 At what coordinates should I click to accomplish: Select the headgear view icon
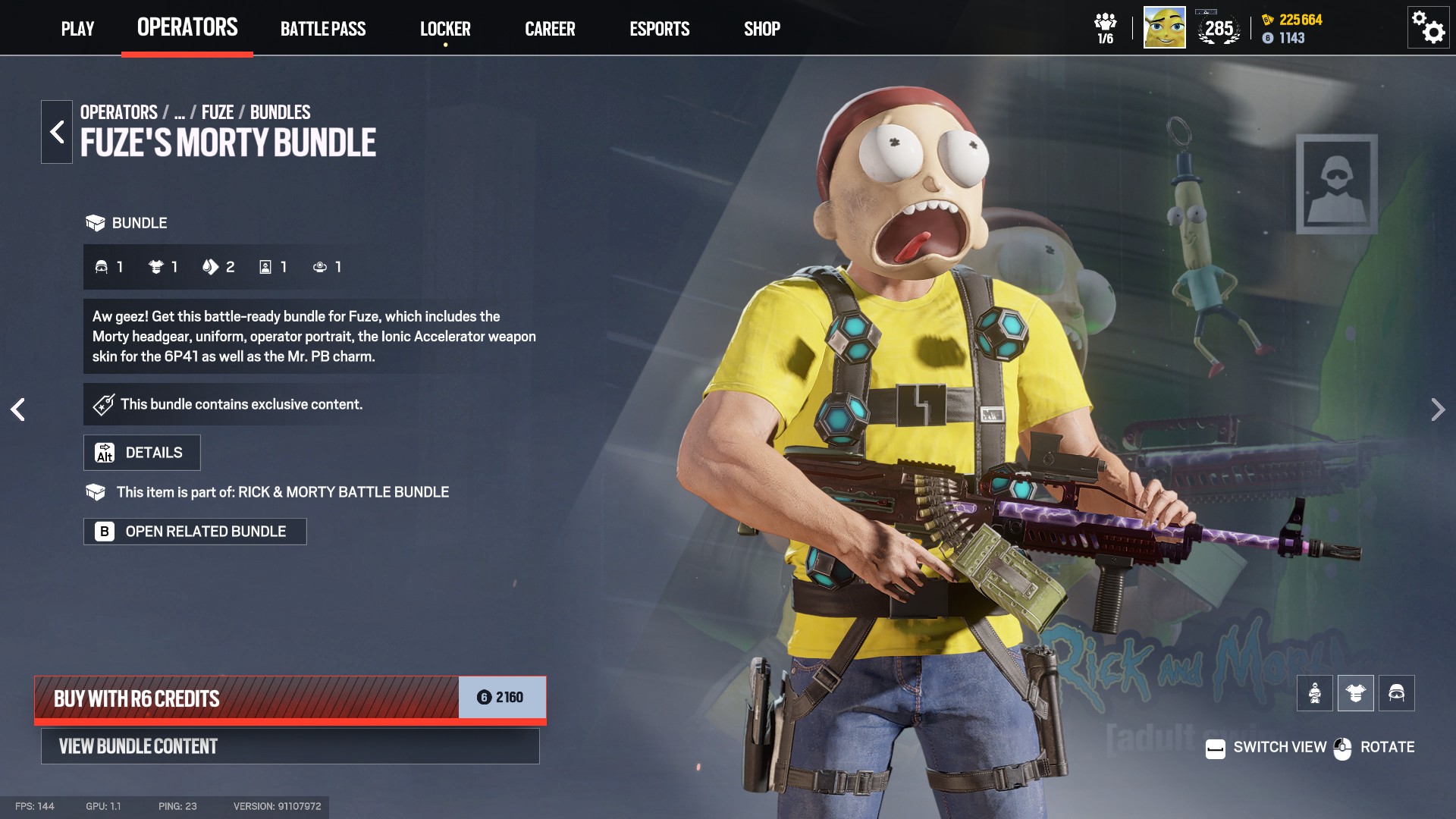tap(1397, 692)
